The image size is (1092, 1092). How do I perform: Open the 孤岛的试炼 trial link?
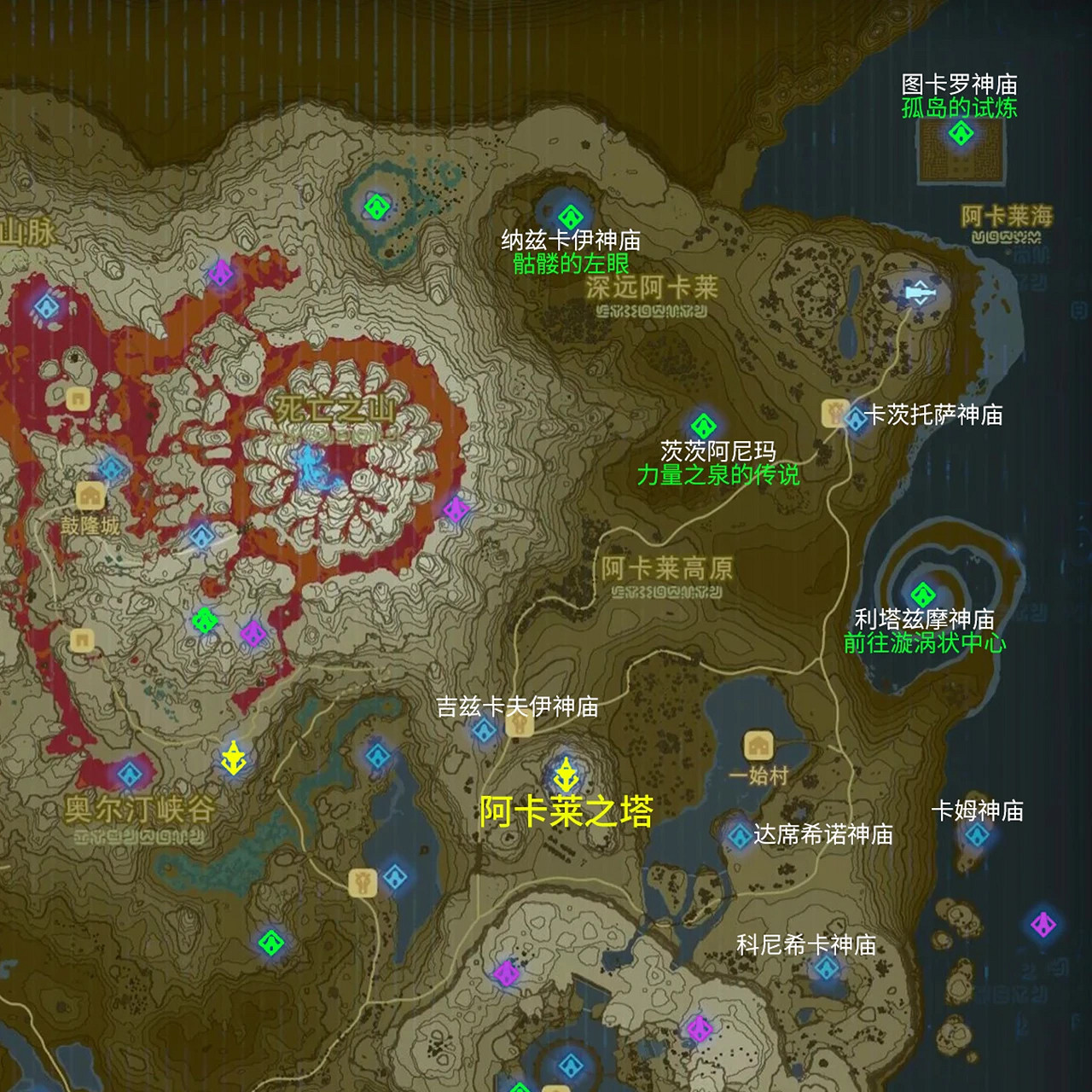960,107
